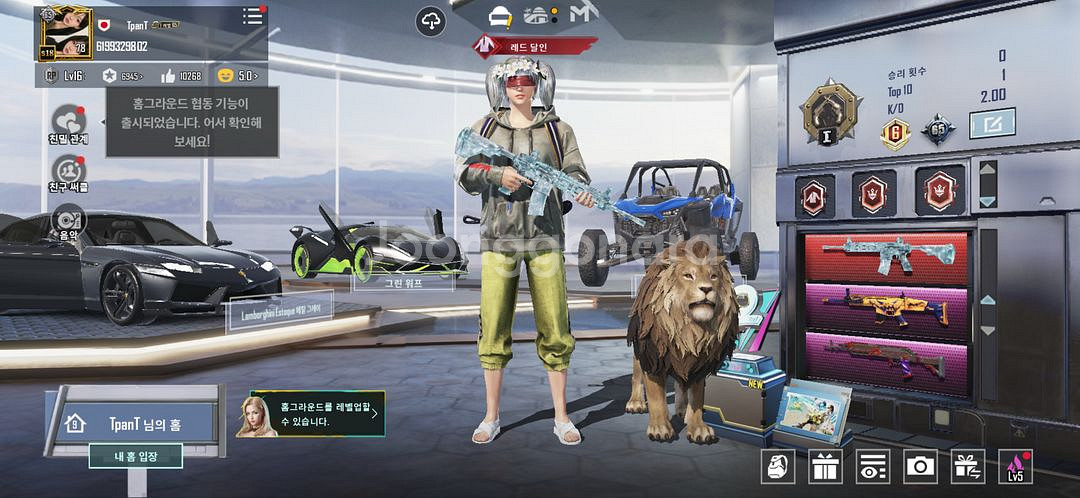Image resolution: width=1080 pixels, height=498 pixels.
Task: Open the RP Lv16 royale pass badge
Action: (64, 76)
